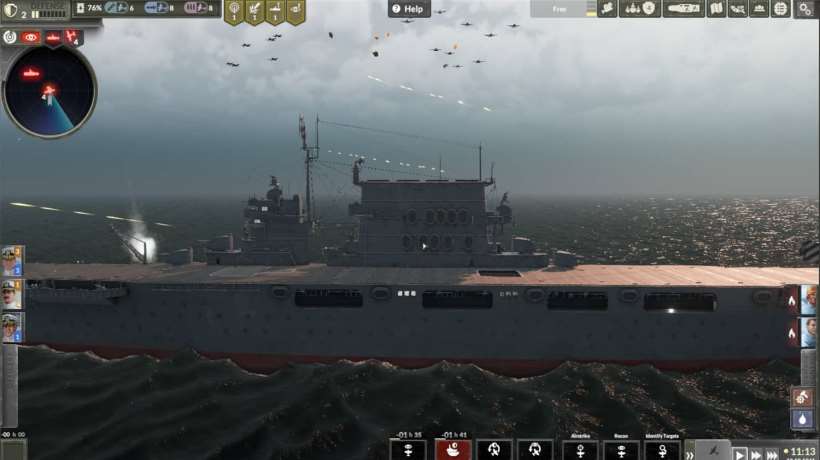The image size is (820, 460).
Task: Select the red enemy aircraft contact tab
Action: 73,37
